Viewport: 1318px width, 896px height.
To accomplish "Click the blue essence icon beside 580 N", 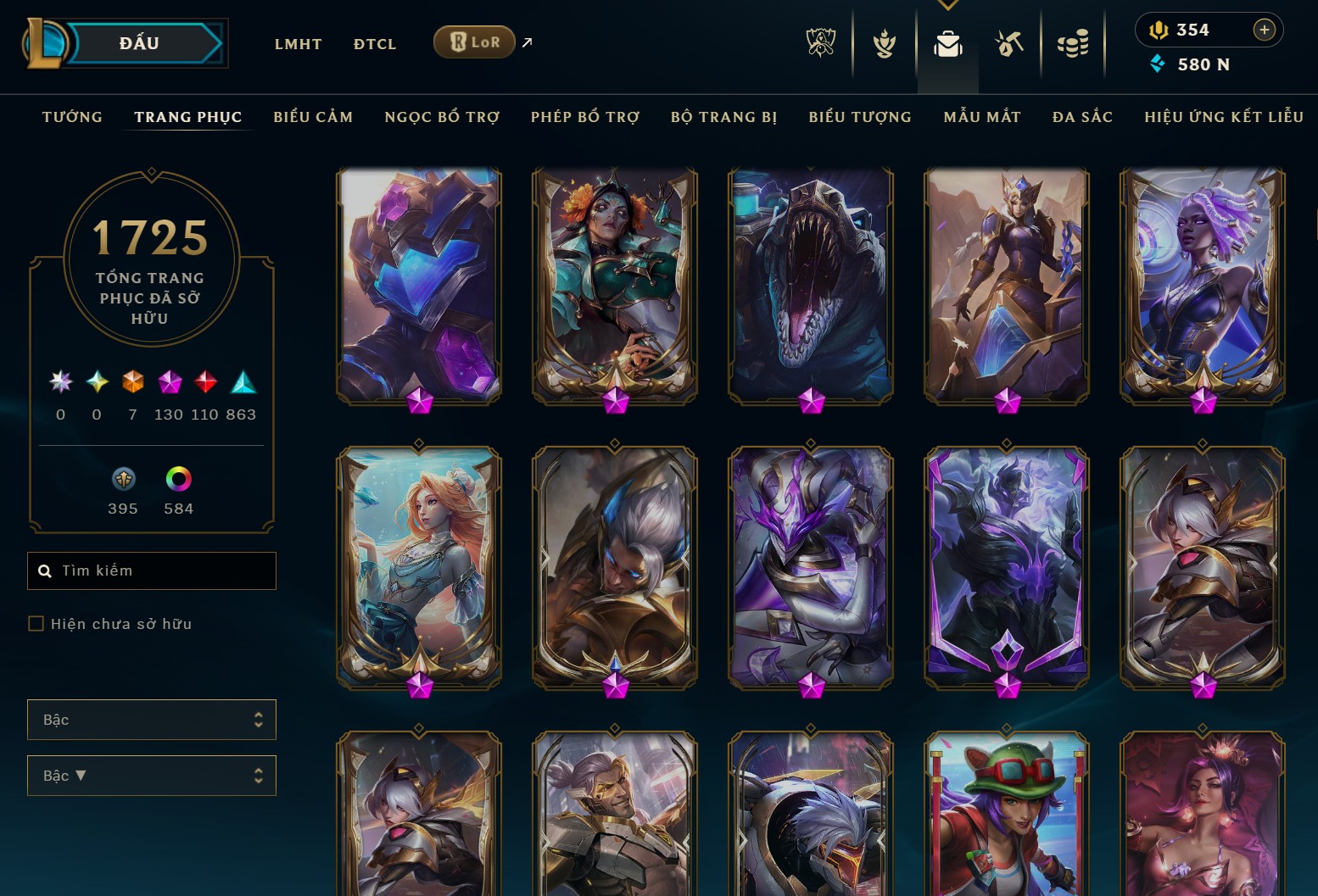I will [1158, 64].
